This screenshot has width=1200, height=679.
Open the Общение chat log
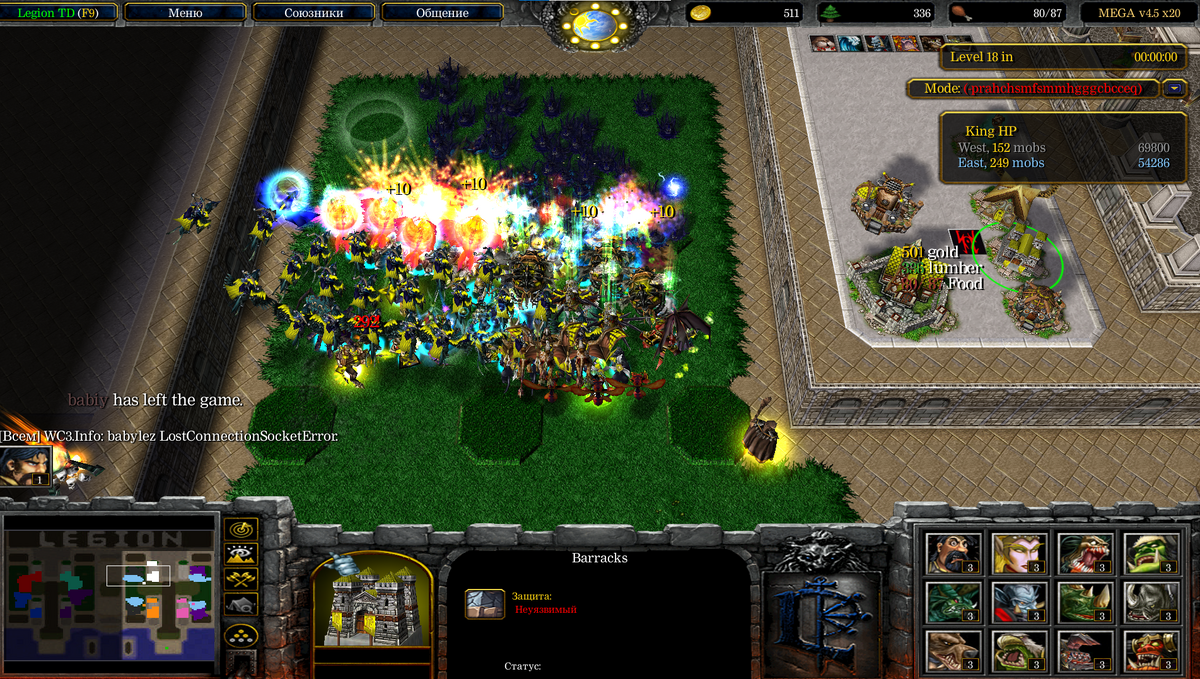pos(441,13)
